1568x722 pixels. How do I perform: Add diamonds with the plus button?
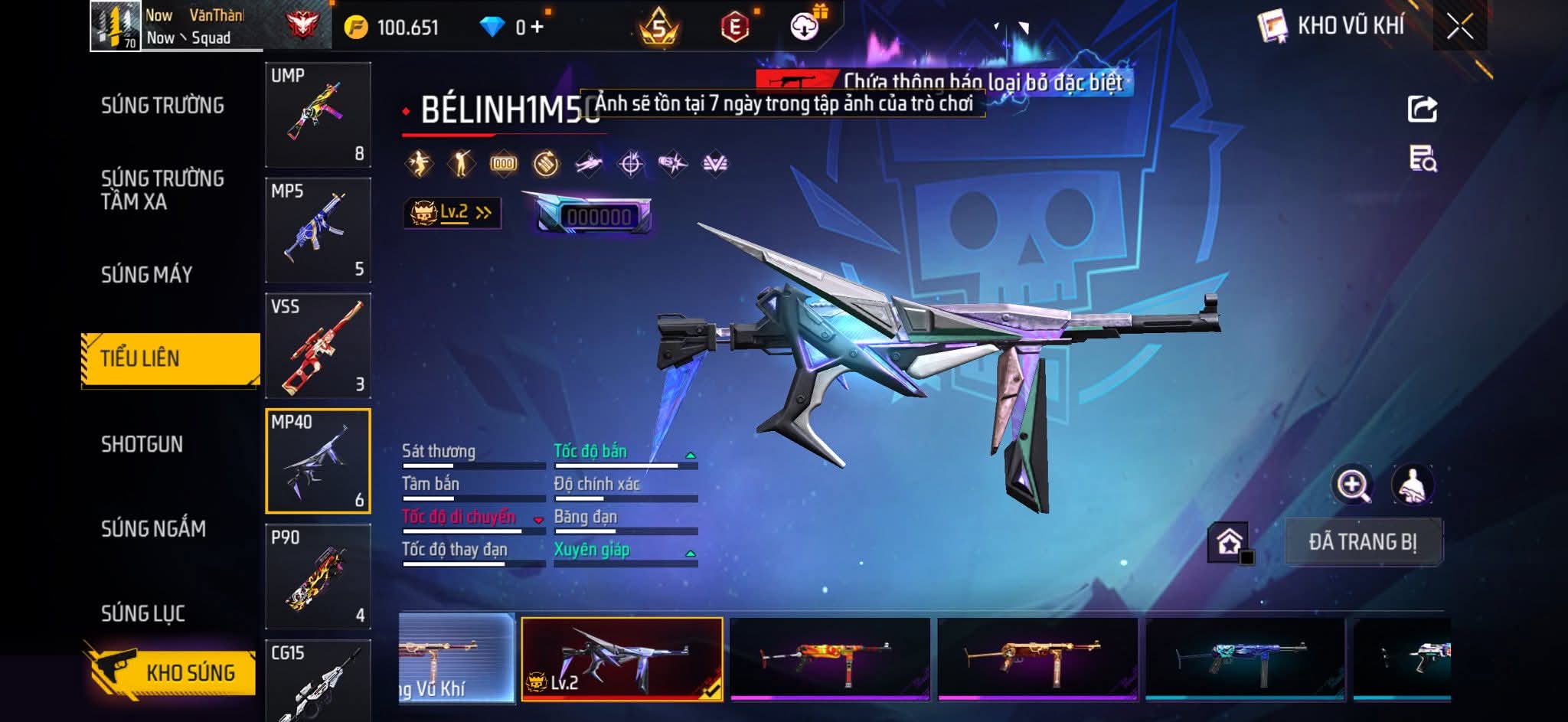pos(537,28)
